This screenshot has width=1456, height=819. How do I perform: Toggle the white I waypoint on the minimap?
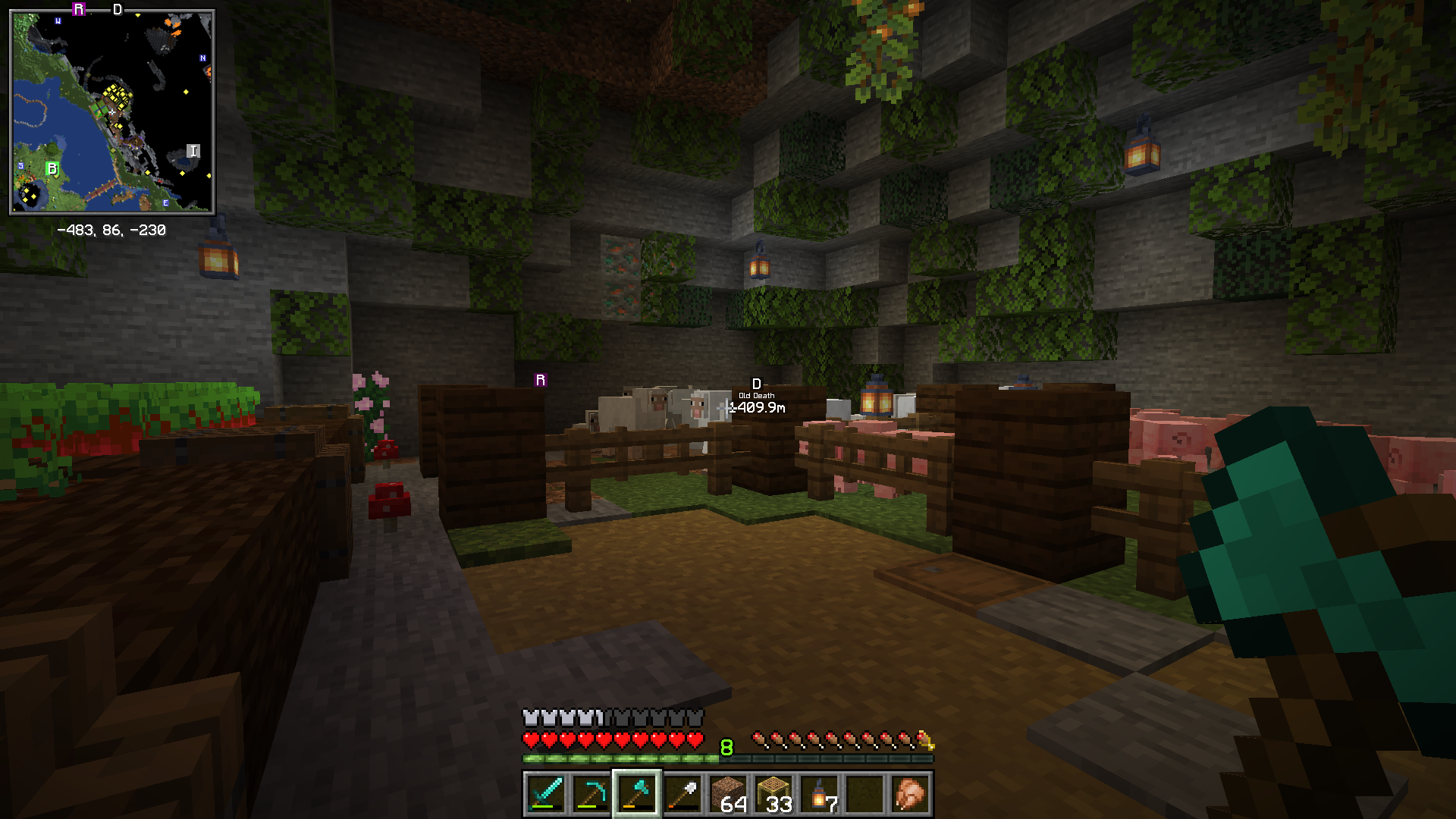pos(193,151)
